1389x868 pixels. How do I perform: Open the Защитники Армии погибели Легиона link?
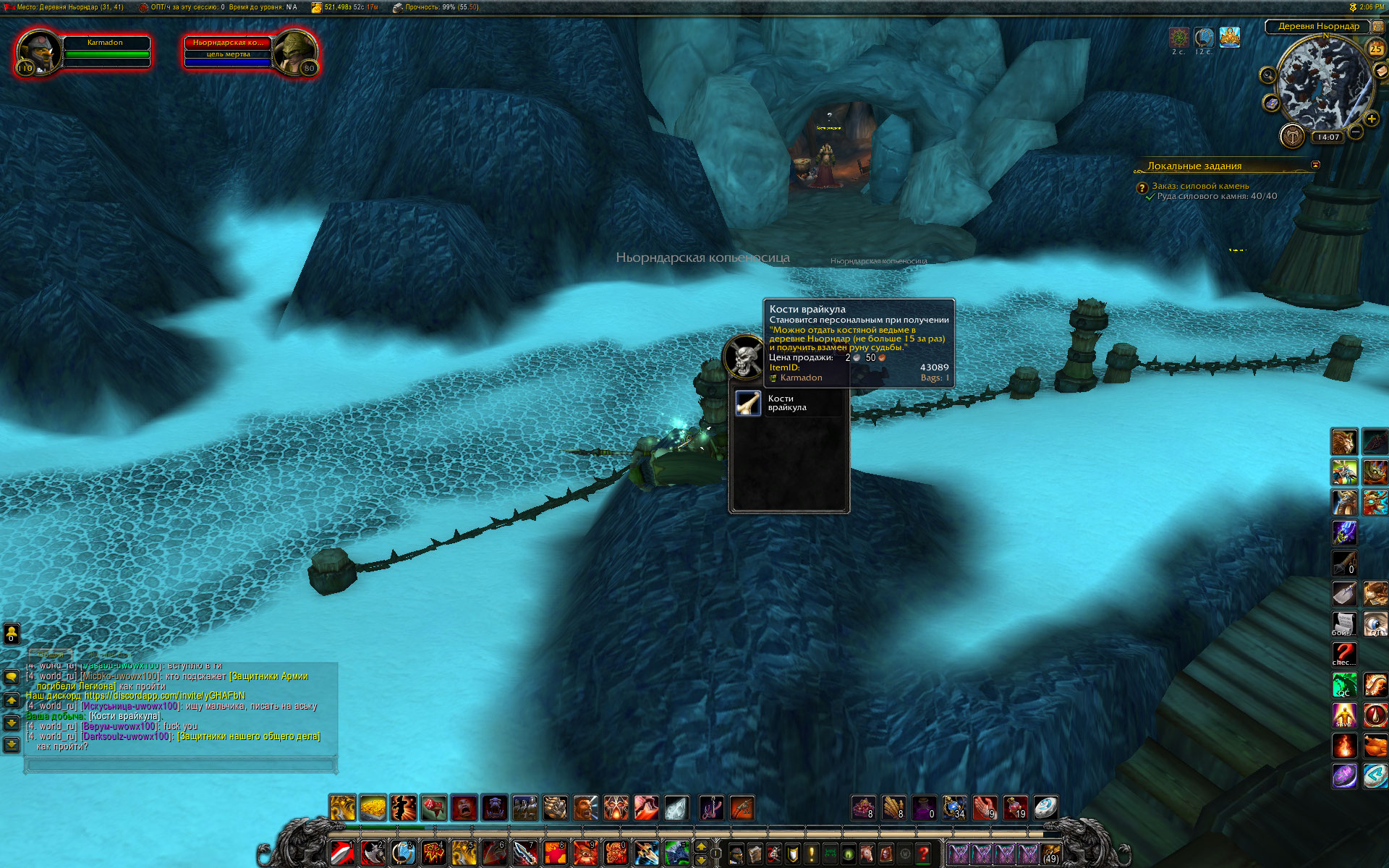[x=268, y=676]
